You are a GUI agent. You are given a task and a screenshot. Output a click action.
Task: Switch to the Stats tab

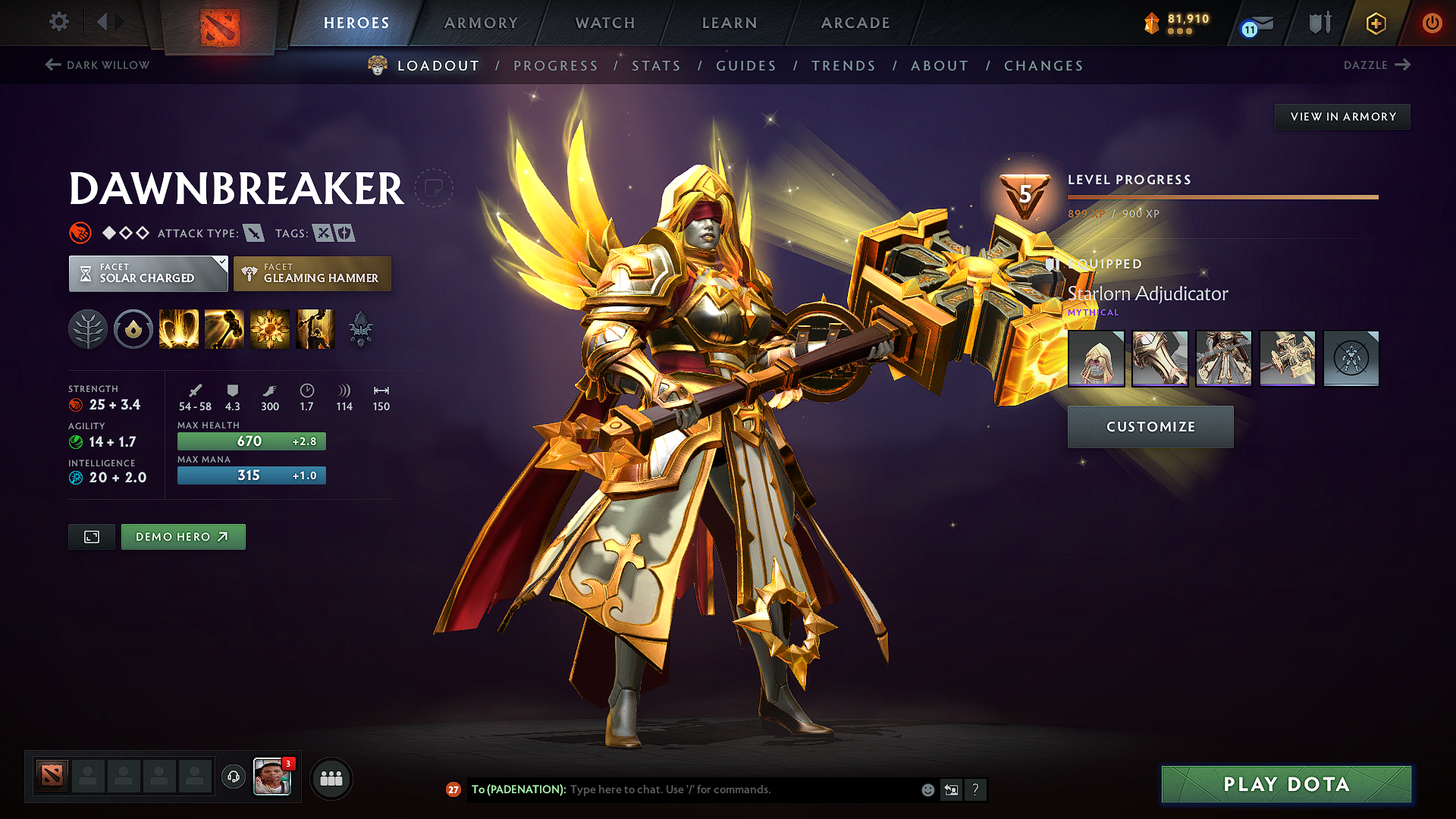657,65
